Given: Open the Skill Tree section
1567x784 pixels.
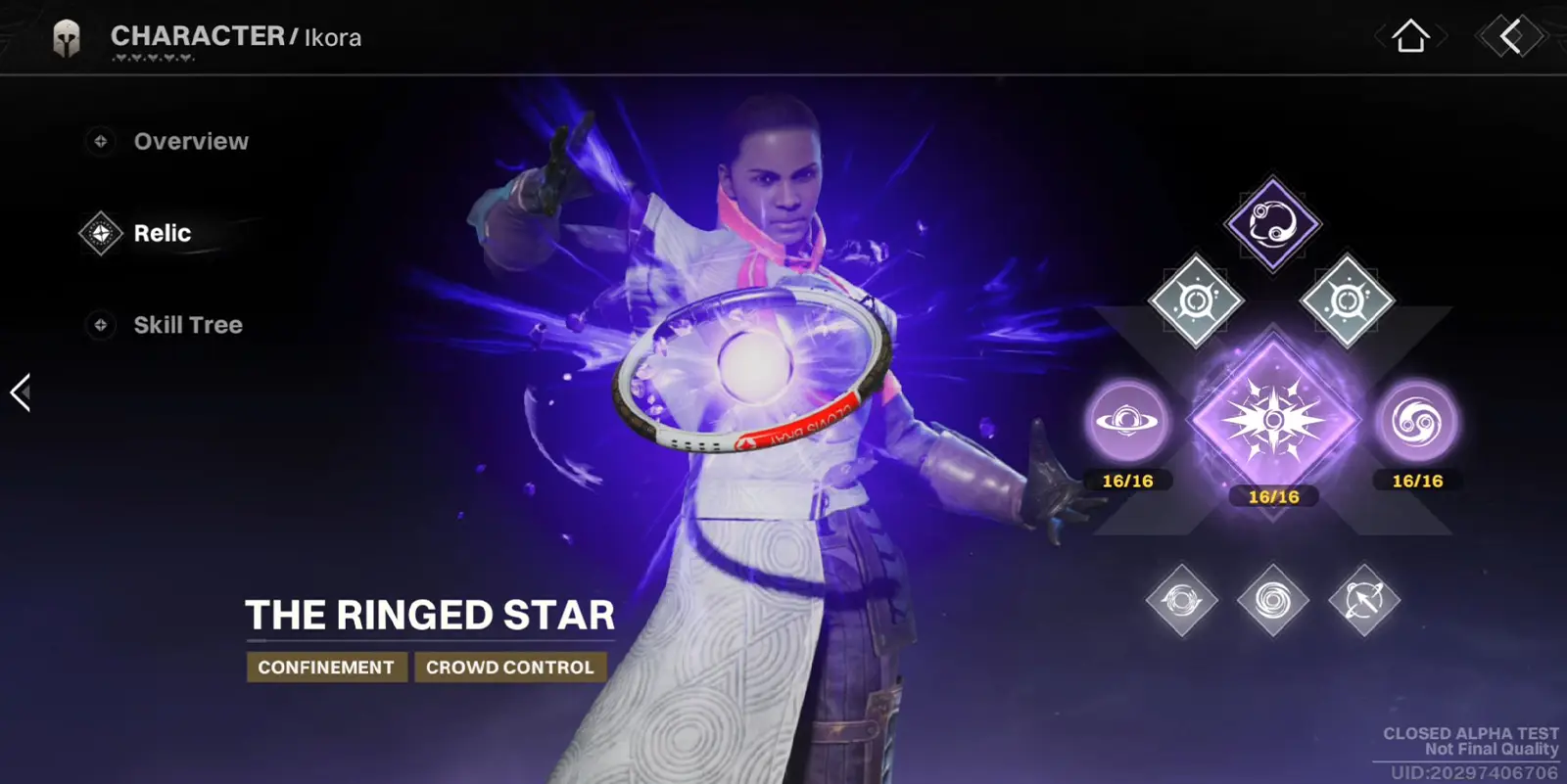Looking at the screenshot, I should pos(187,324).
